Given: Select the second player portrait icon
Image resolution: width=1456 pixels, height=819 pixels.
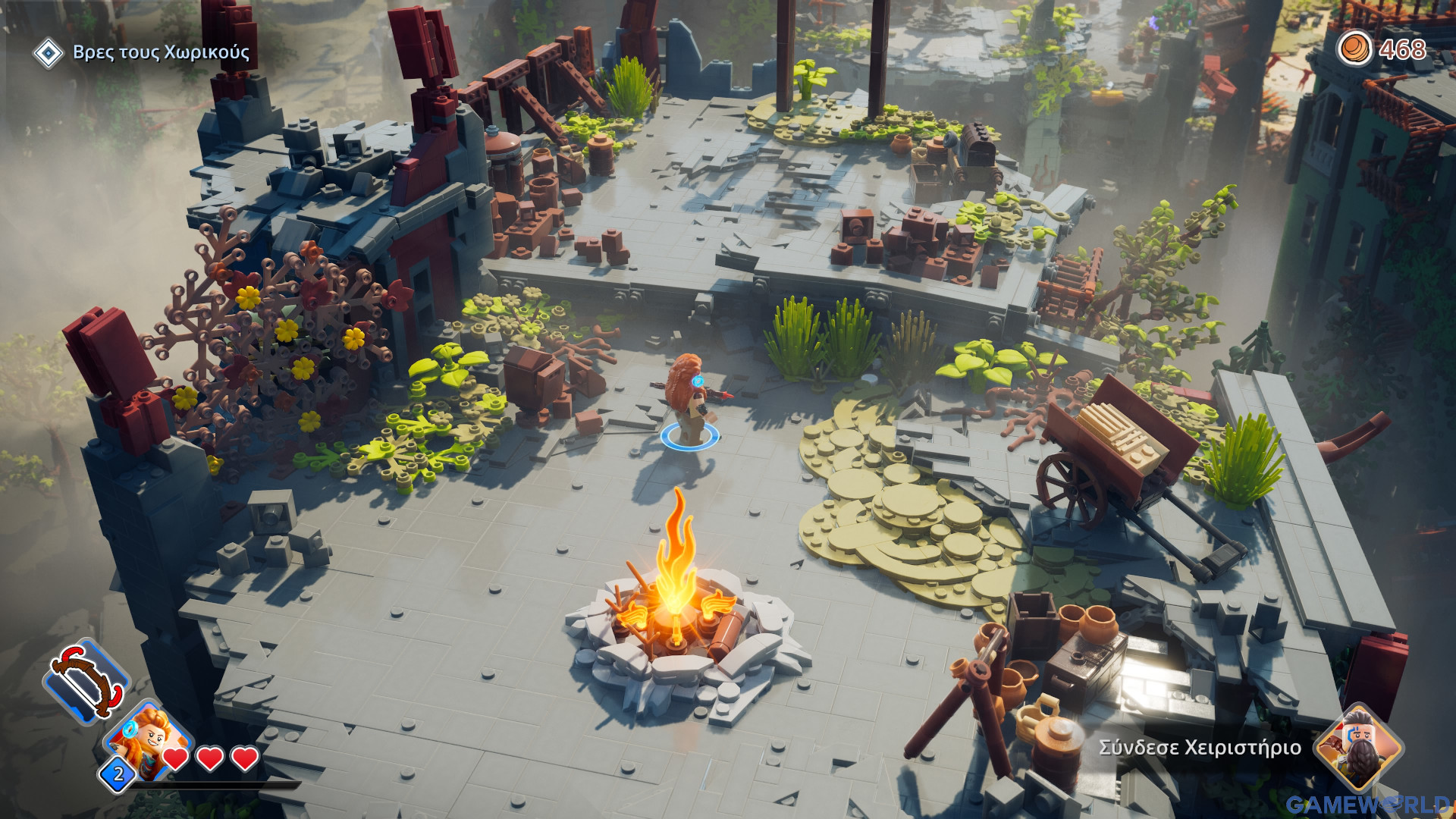Looking at the screenshot, I should tap(1357, 747).
